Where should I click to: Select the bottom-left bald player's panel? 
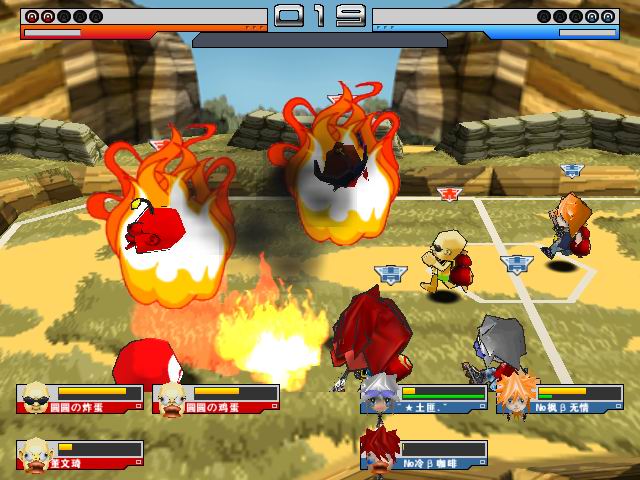click(x=80, y=453)
